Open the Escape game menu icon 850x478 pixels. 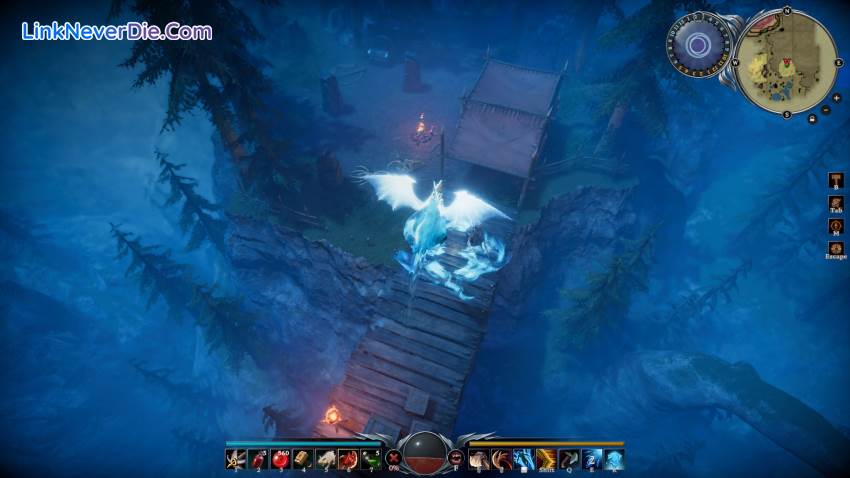pyautogui.click(x=836, y=248)
